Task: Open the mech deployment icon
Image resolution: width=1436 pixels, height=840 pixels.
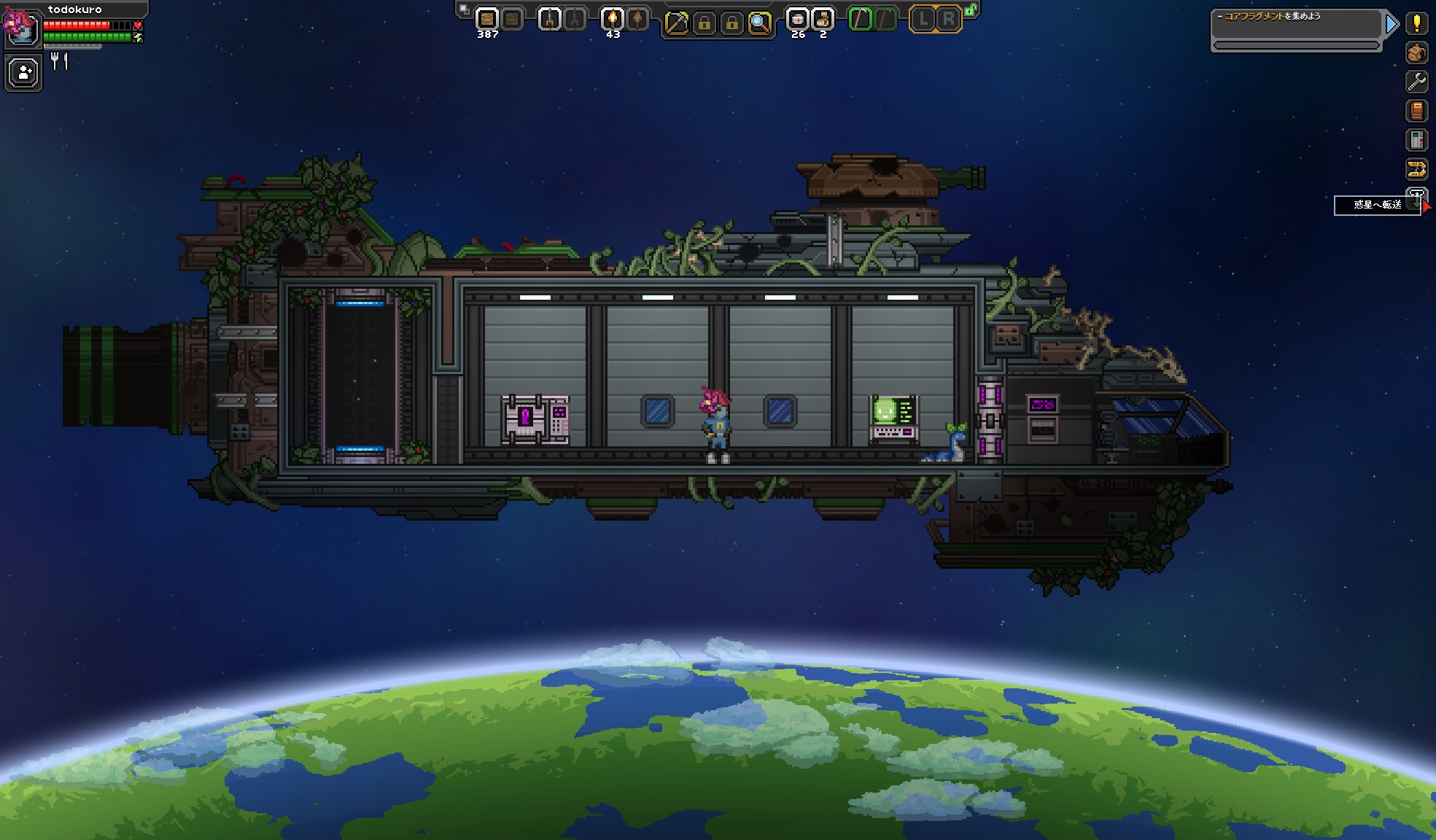Action: [x=1416, y=169]
